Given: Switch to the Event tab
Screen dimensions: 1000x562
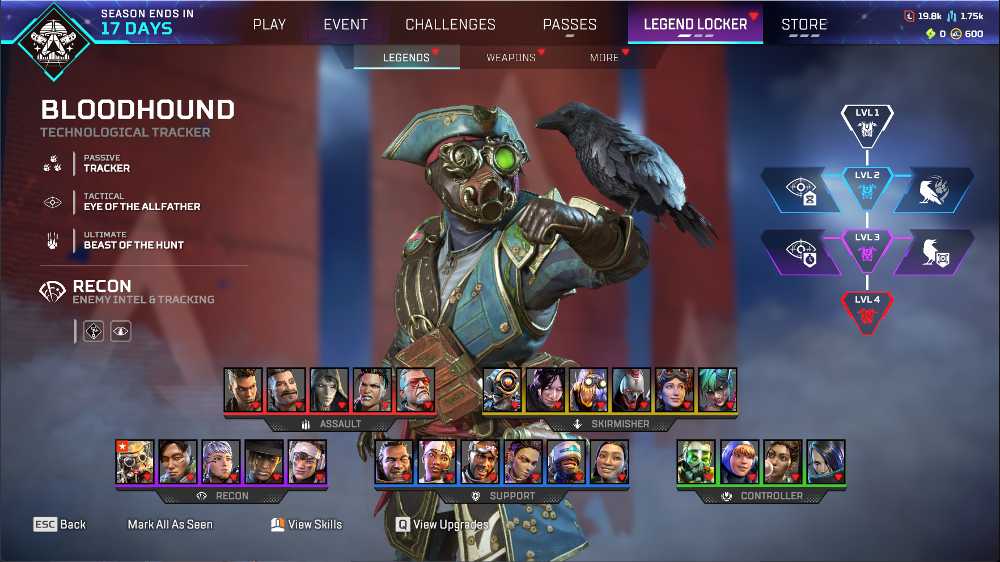Looking at the screenshot, I should [x=345, y=24].
